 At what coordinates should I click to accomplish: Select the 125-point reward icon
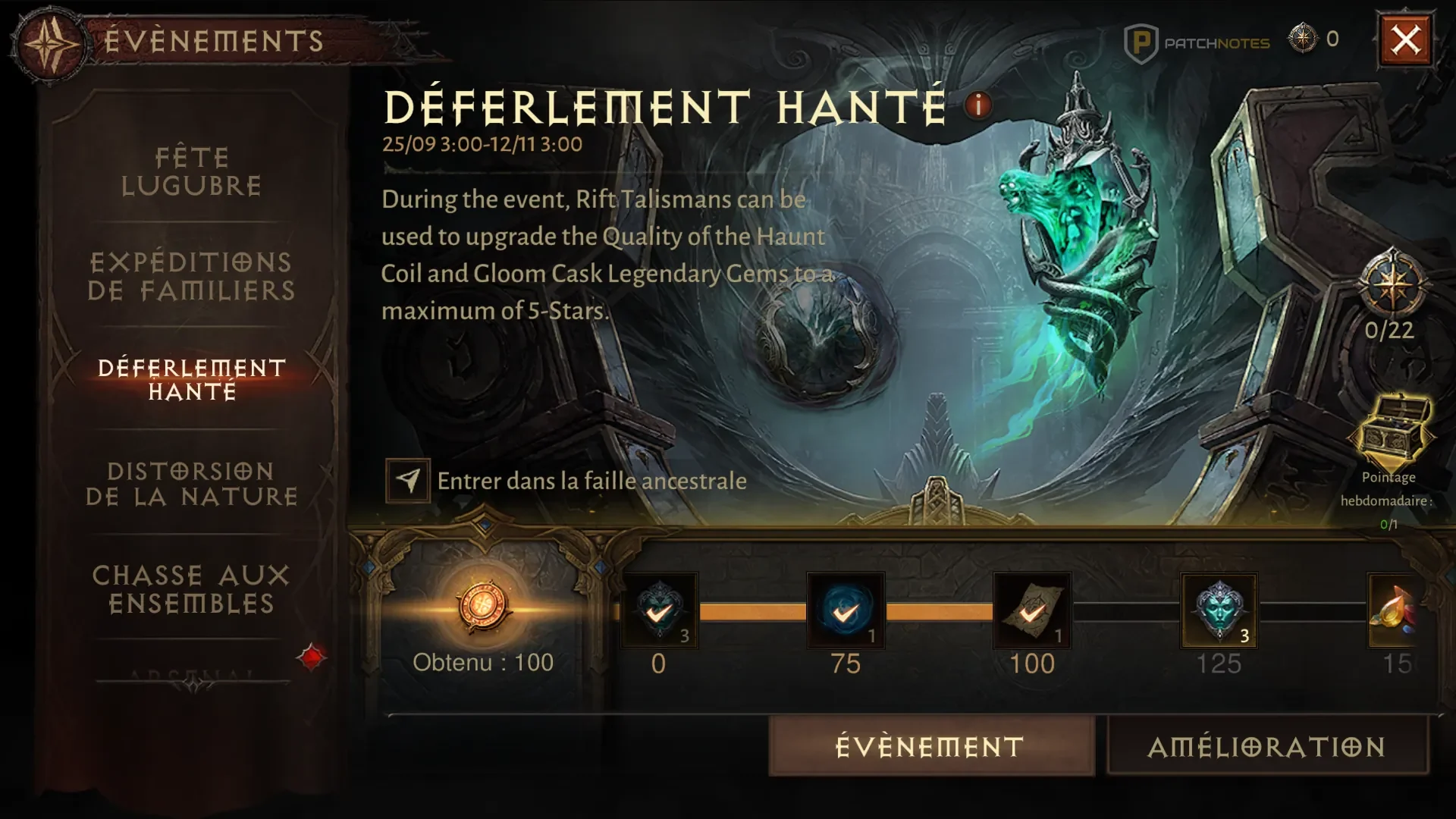(1219, 610)
